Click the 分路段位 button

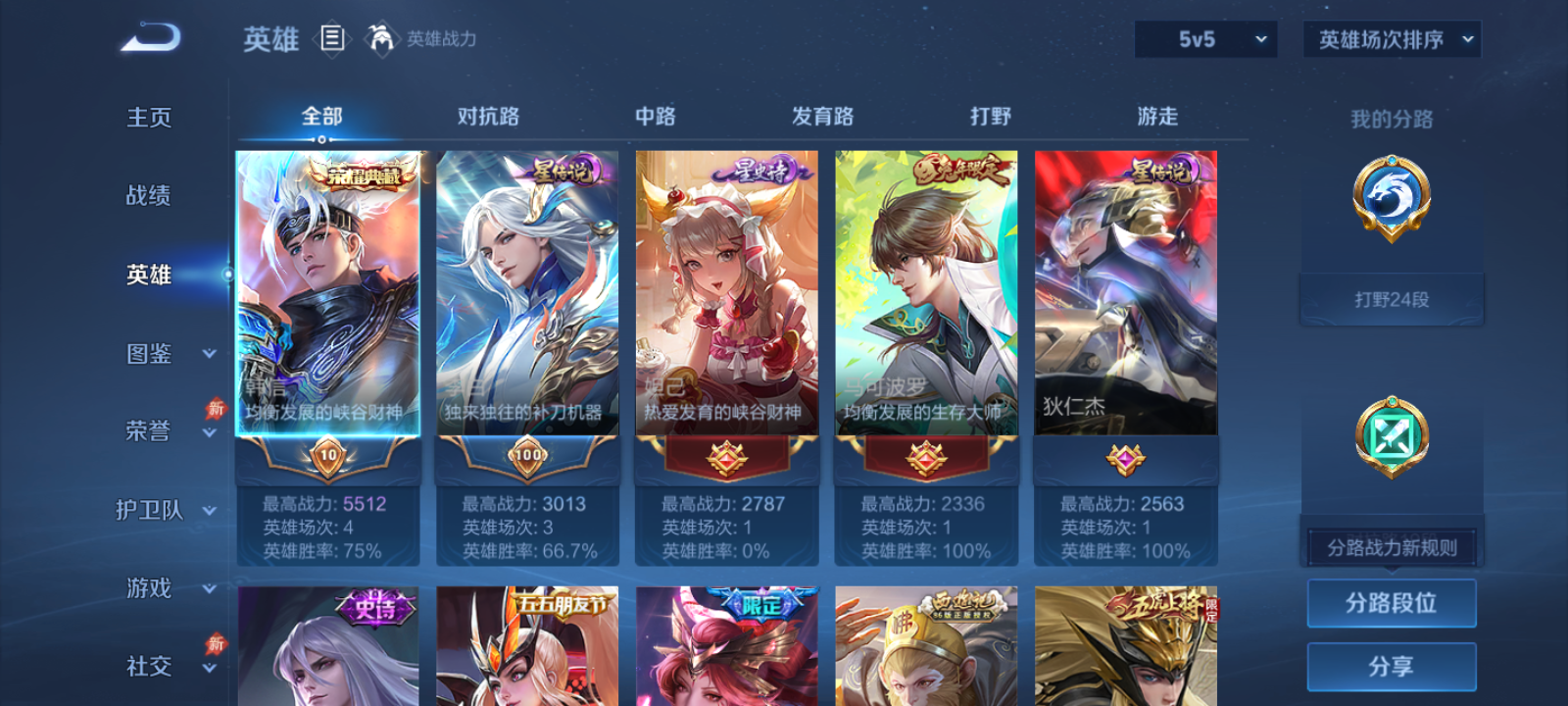[x=1391, y=603]
